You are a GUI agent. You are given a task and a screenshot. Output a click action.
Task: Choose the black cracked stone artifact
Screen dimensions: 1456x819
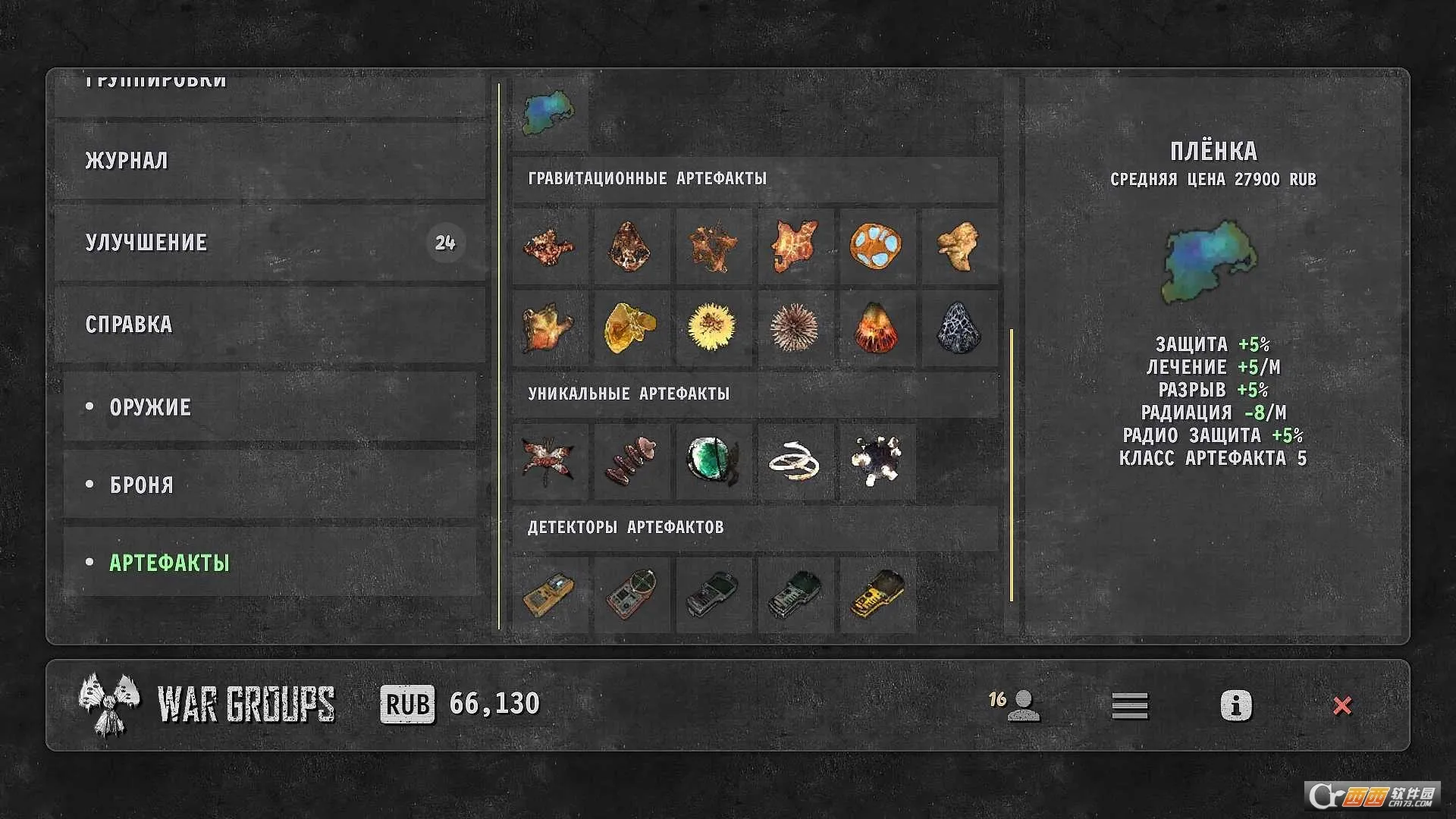(x=958, y=328)
